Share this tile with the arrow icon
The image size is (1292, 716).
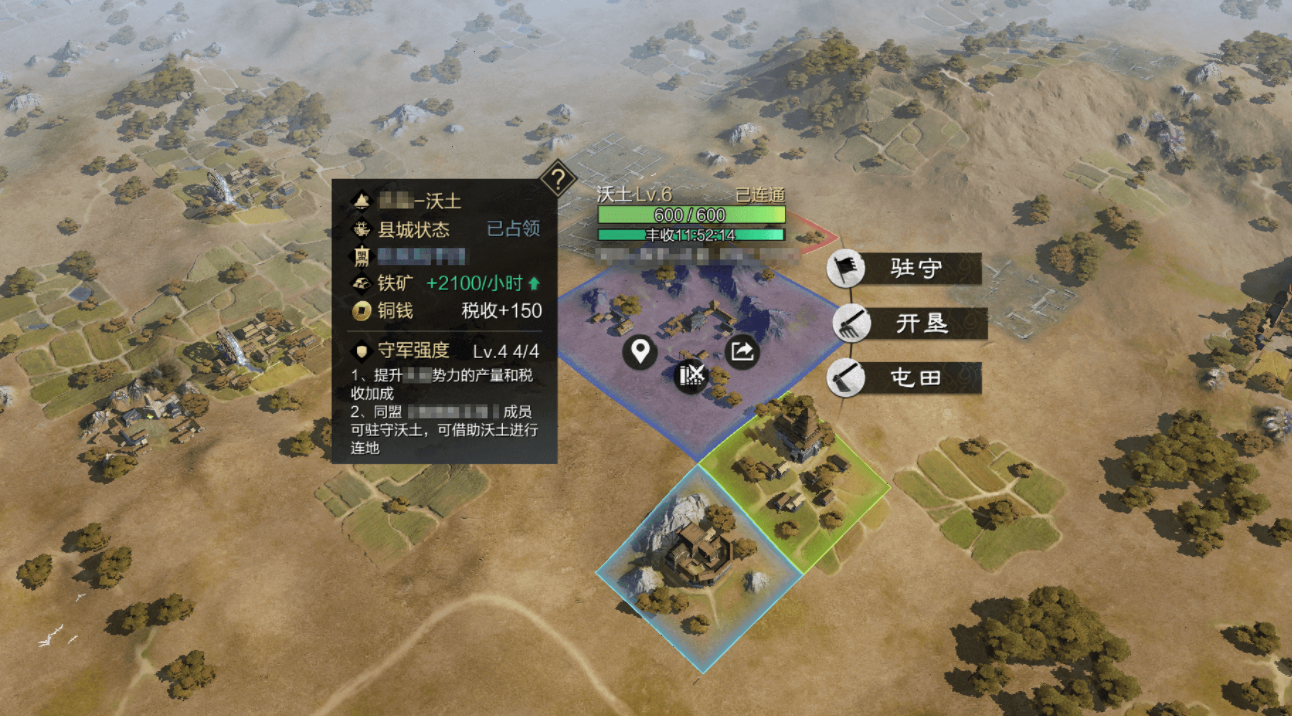pyautogui.click(x=742, y=351)
